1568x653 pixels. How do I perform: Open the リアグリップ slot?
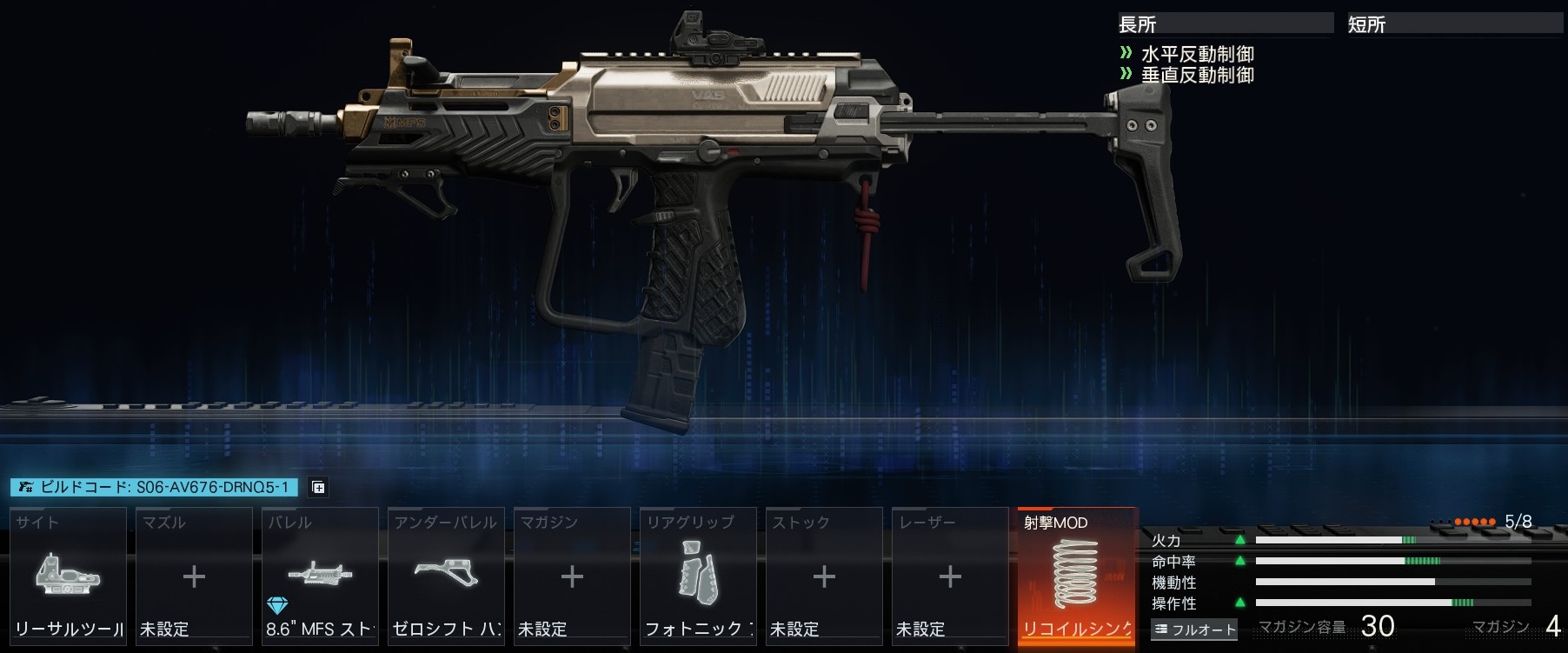pyautogui.click(x=698, y=576)
